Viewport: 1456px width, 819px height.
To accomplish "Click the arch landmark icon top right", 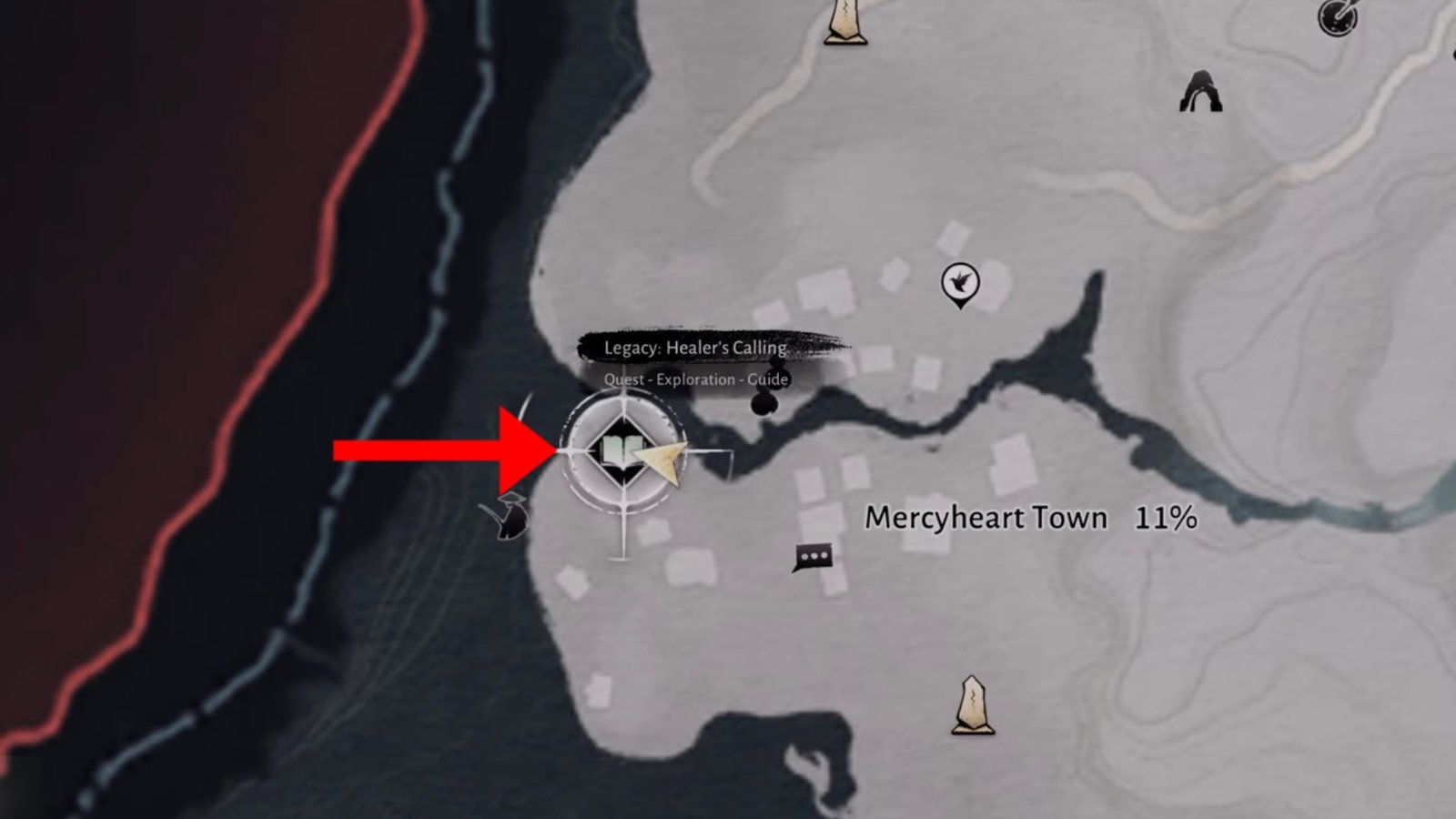I will click(1200, 91).
